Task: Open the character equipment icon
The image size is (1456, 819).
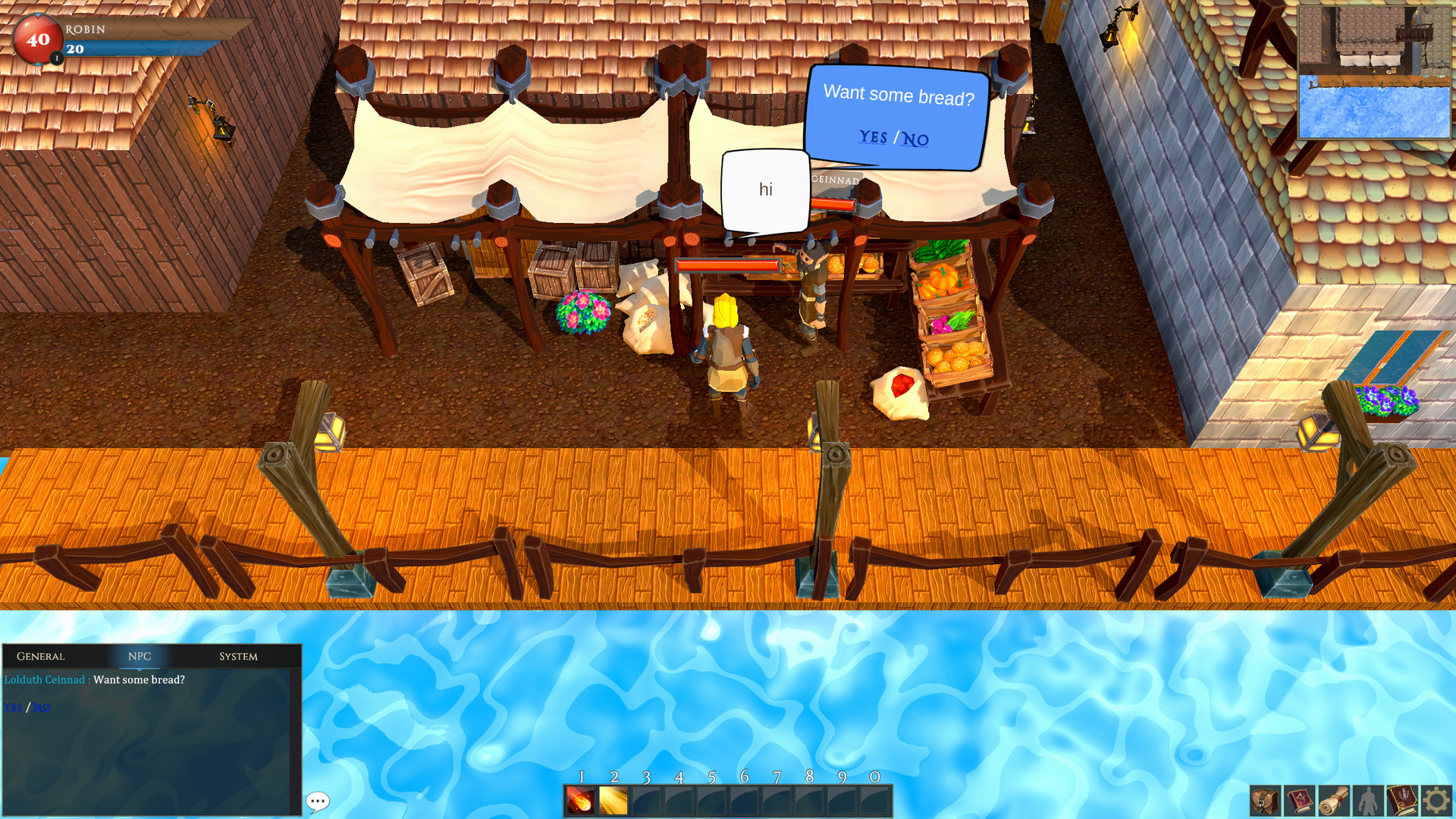Action: click(x=1367, y=799)
